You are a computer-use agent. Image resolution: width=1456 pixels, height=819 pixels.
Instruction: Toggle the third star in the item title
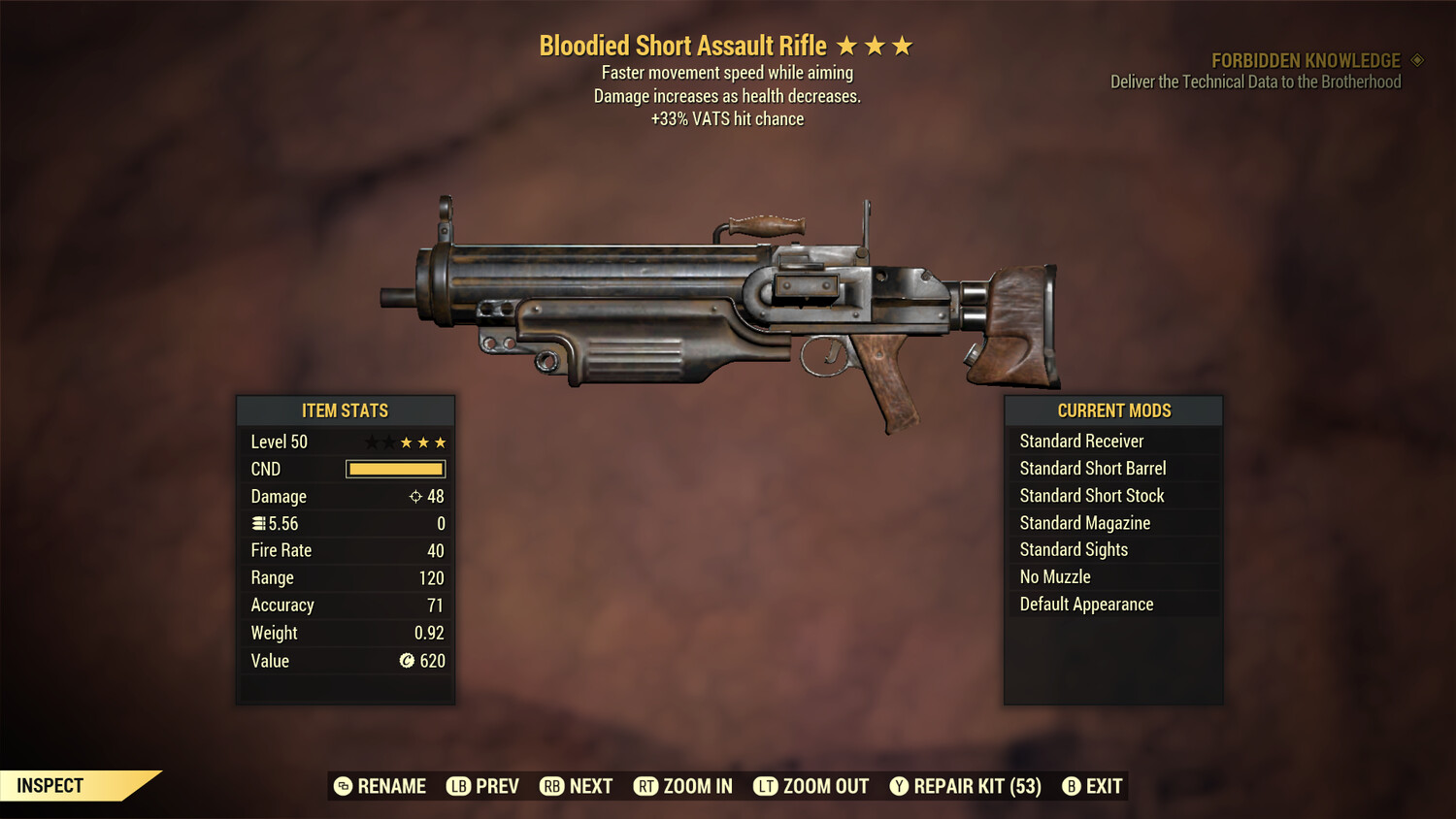click(904, 44)
